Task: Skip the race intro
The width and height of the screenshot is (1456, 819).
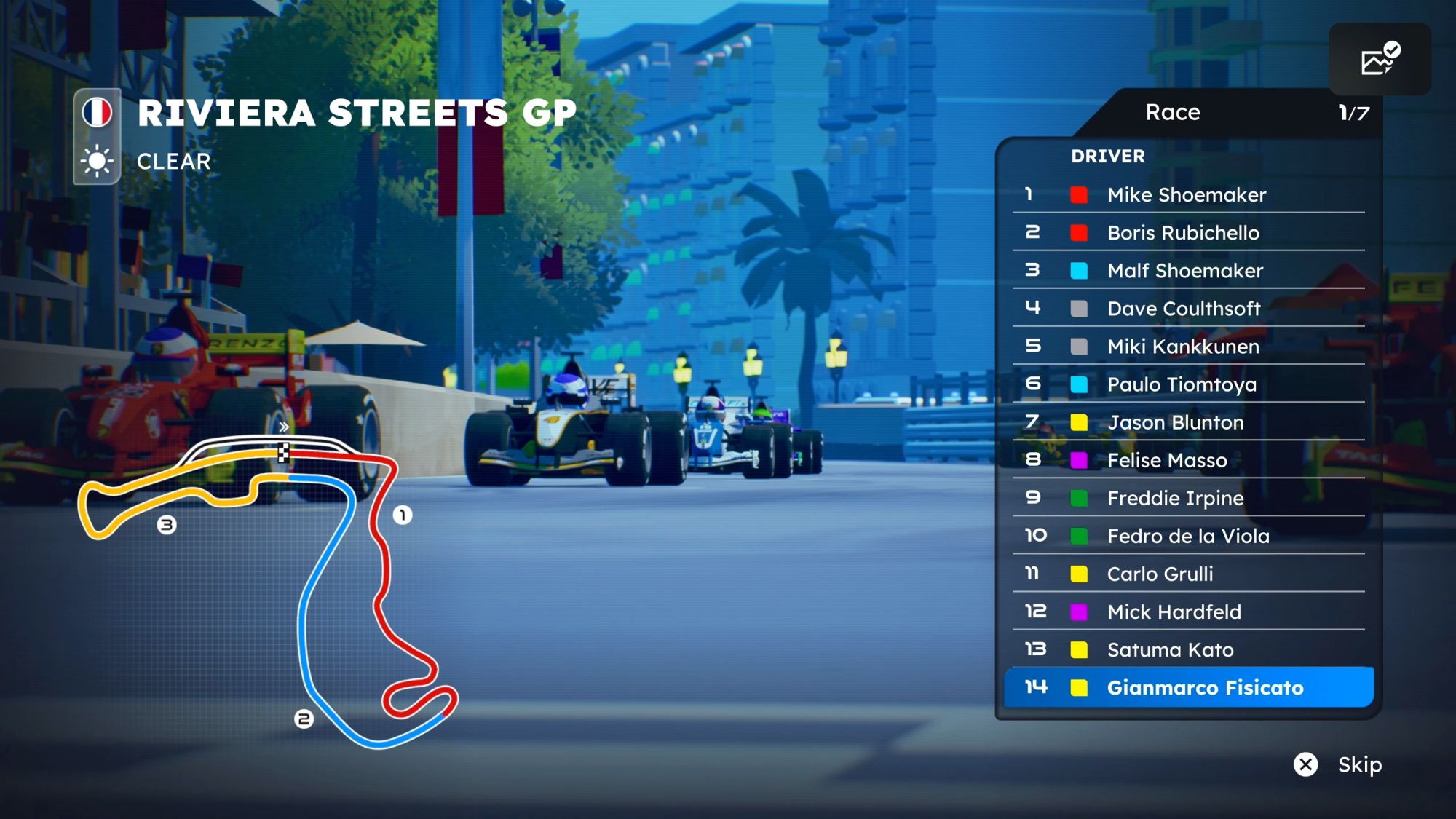Action: pyautogui.click(x=1337, y=764)
